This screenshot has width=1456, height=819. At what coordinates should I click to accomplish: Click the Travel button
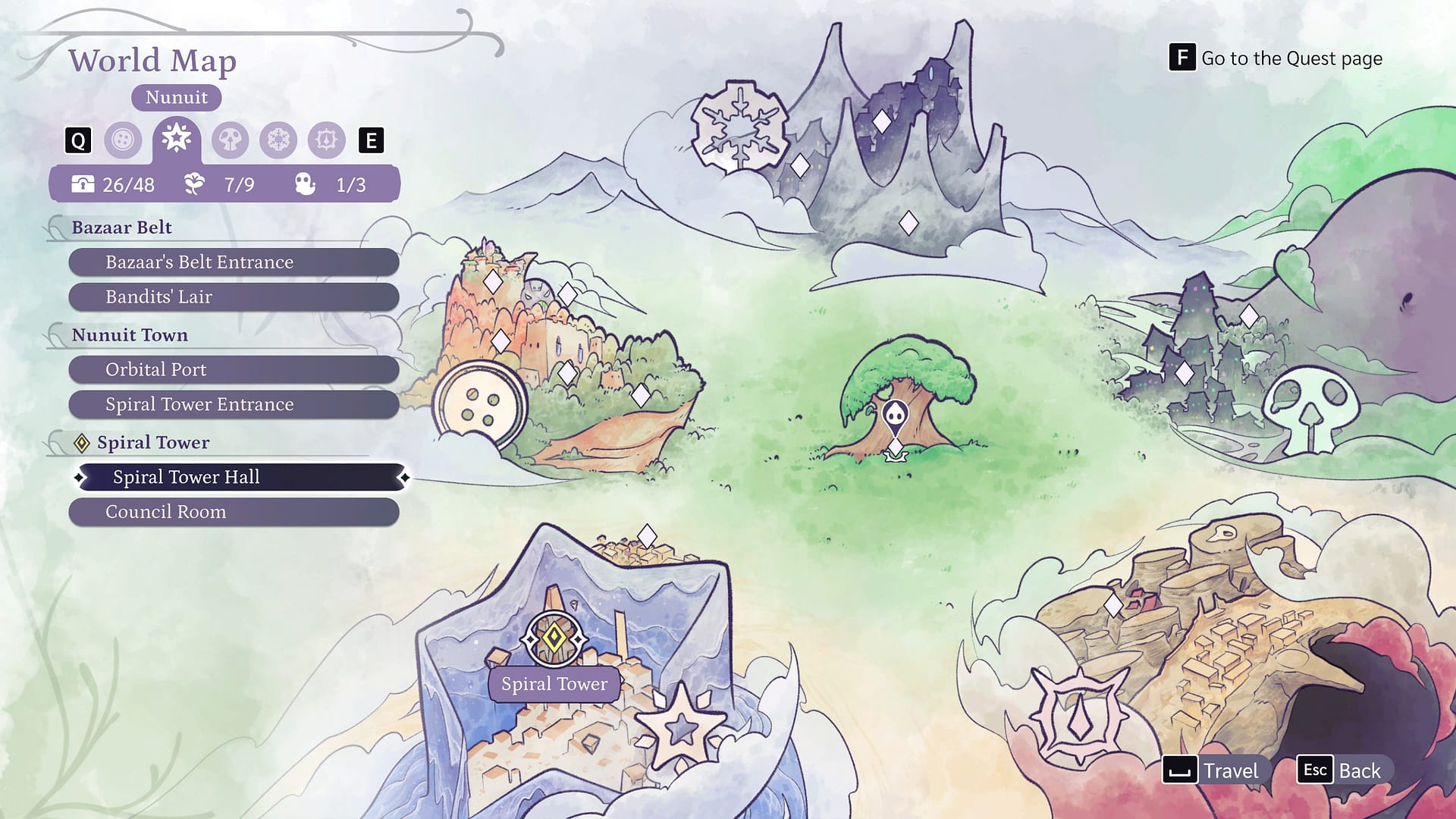click(1212, 770)
